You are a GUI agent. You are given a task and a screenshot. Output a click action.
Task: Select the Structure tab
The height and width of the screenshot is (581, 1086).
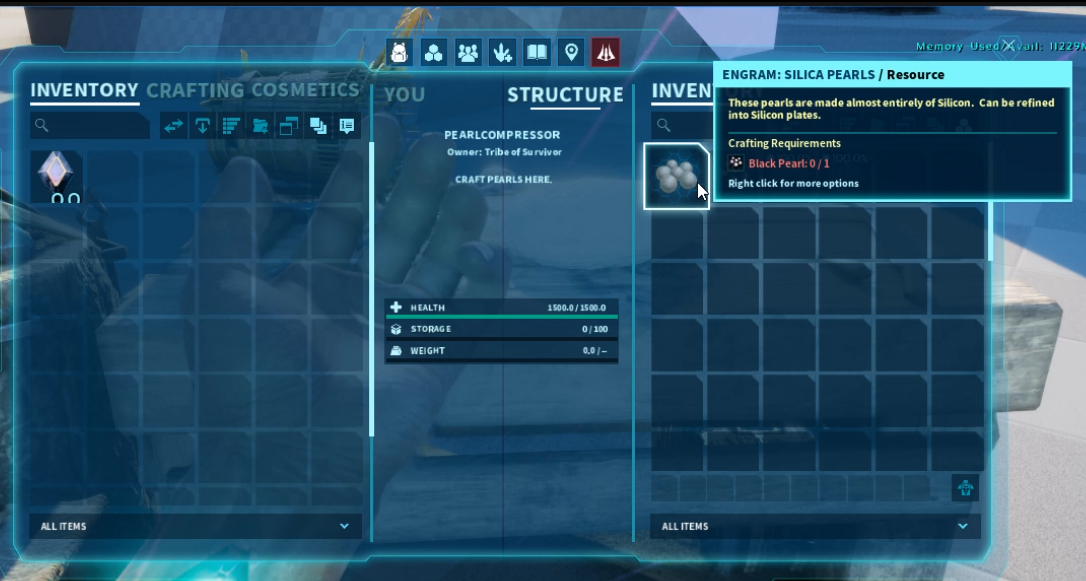pyautogui.click(x=565, y=95)
